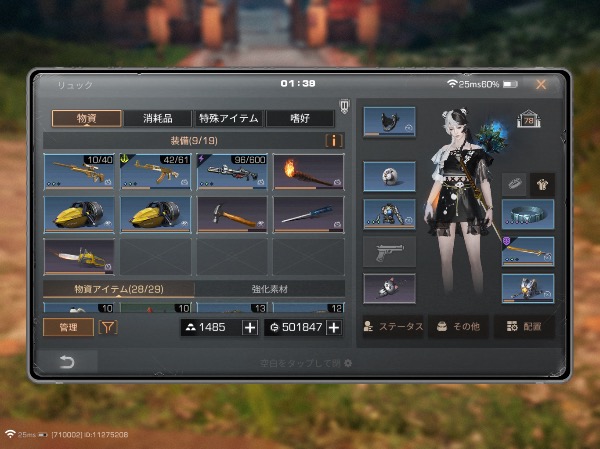Image resolution: width=600 pixels, height=449 pixels.
Task: Open the 特殊アイテム tab
Action: pos(229,118)
